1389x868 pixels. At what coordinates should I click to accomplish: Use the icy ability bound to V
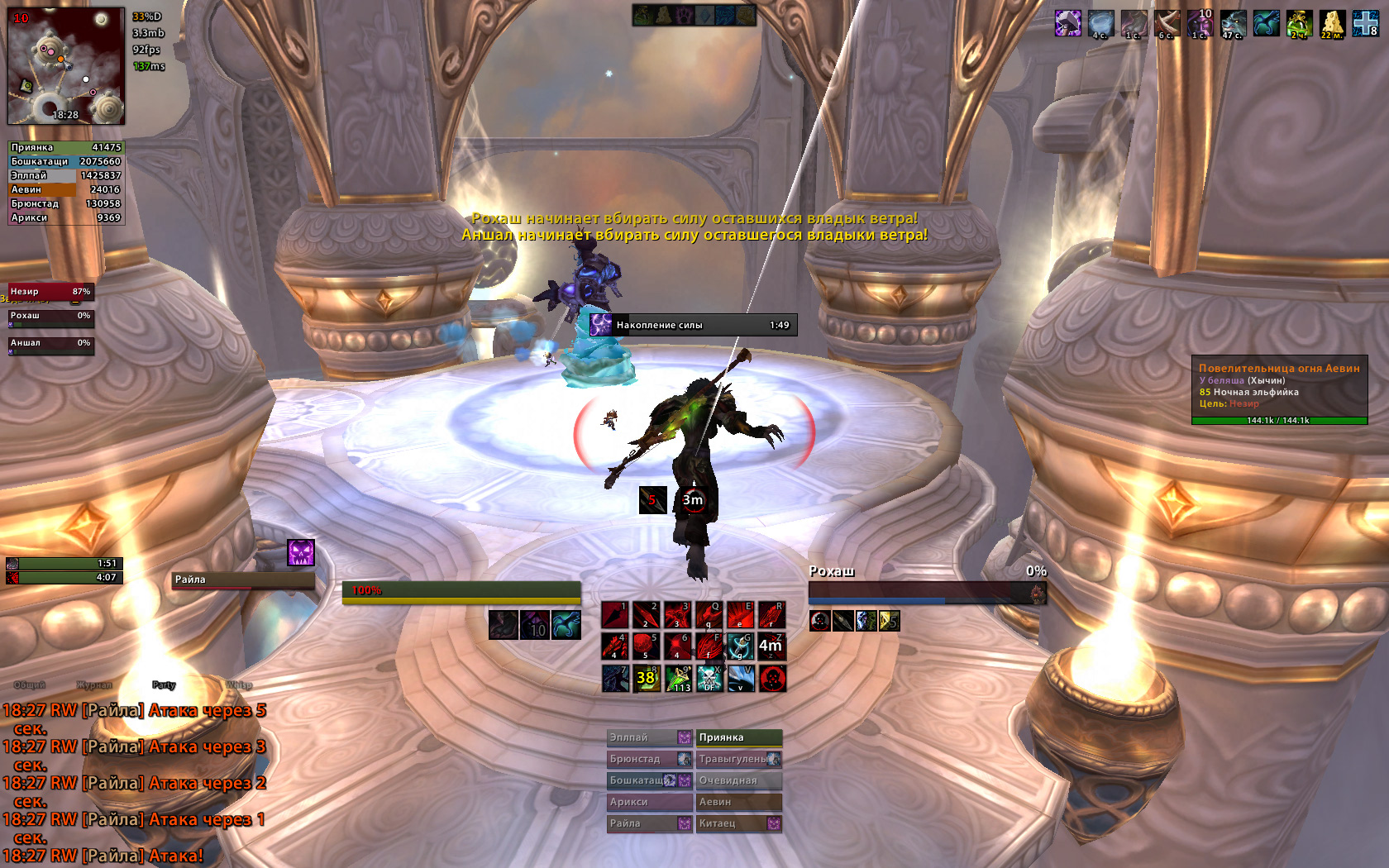[x=740, y=679]
